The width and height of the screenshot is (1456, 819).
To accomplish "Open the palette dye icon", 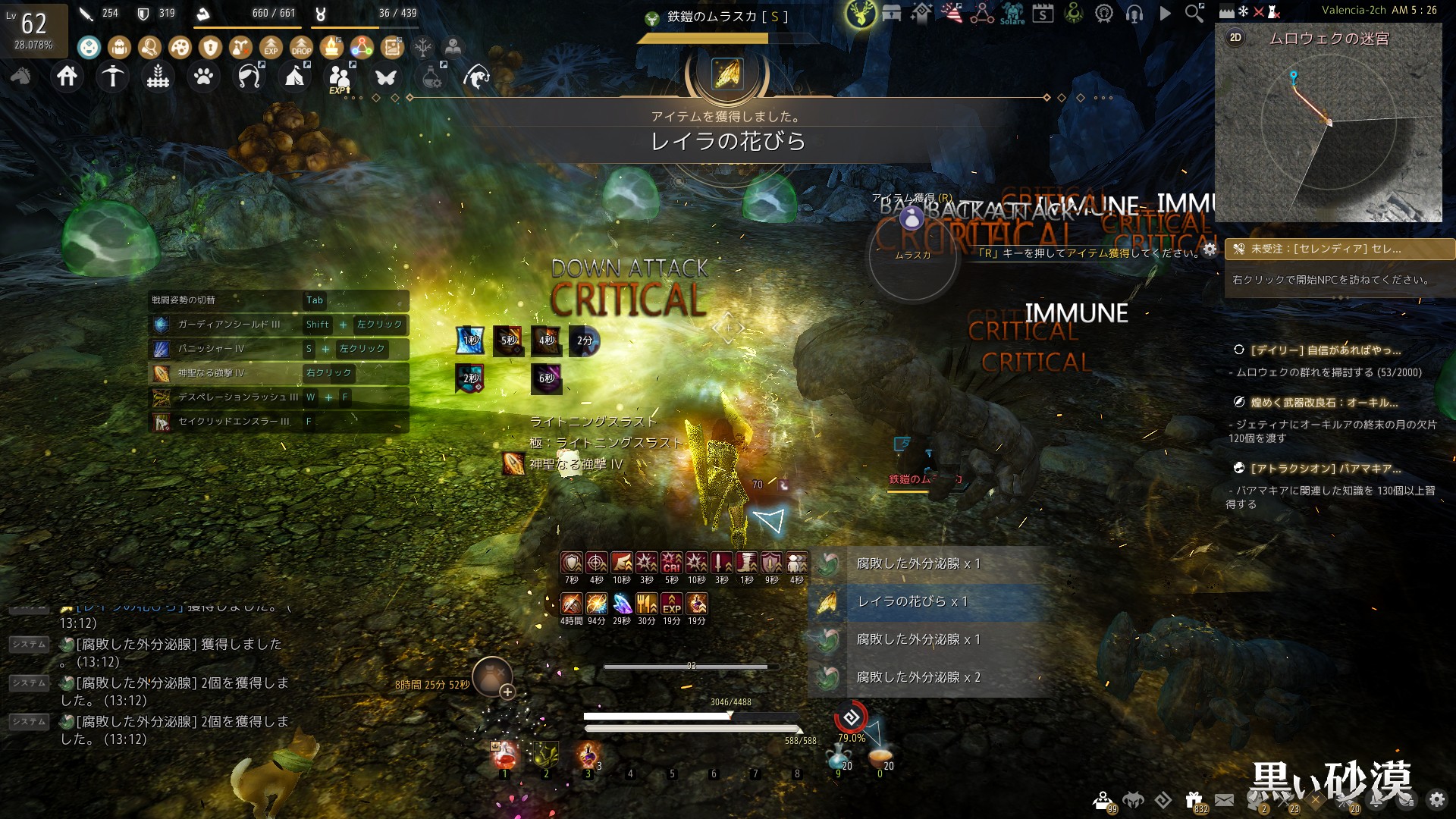I will click(x=180, y=48).
